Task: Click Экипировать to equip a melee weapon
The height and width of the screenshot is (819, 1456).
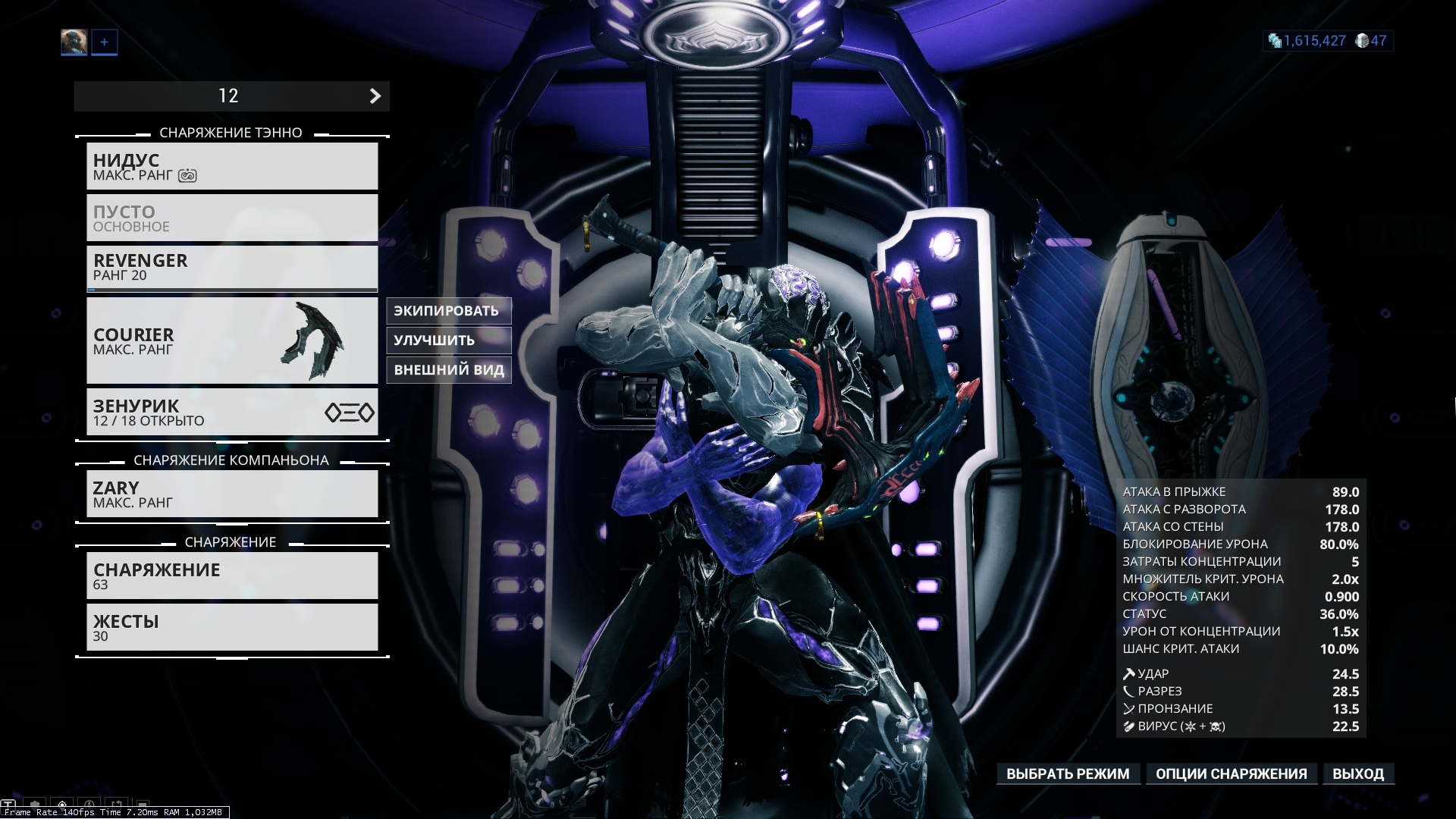Action: click(448, 311)
